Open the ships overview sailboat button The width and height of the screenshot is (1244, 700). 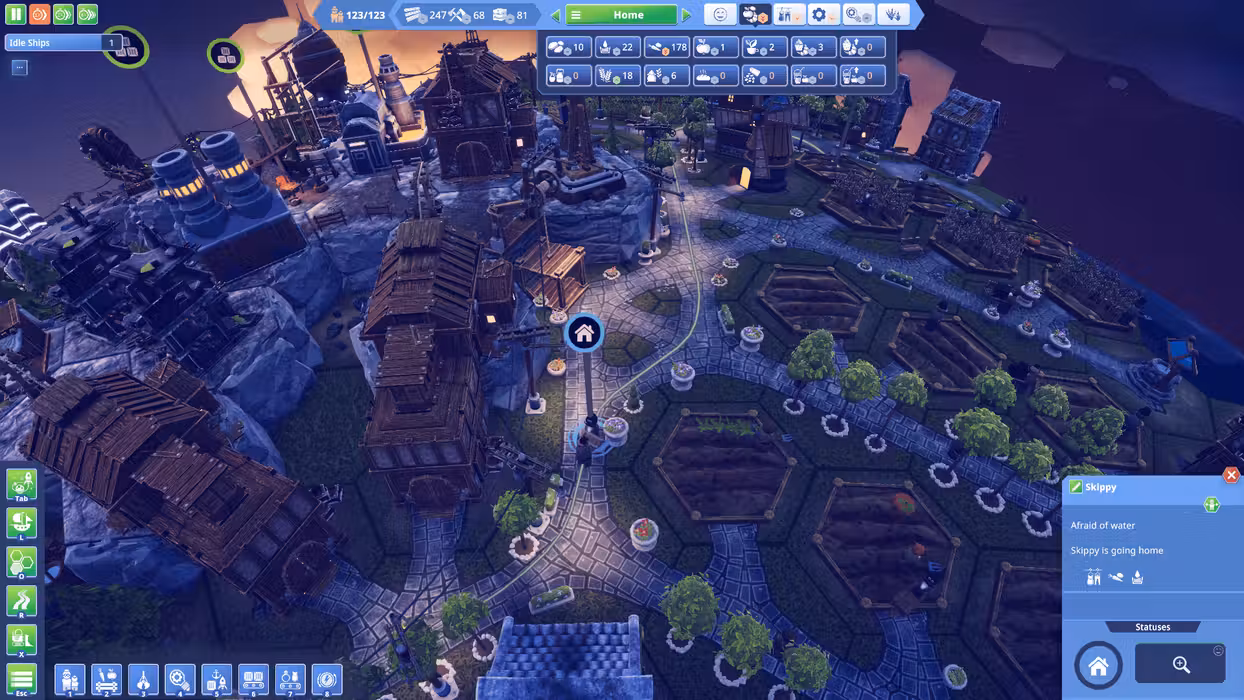coord(21,523)
